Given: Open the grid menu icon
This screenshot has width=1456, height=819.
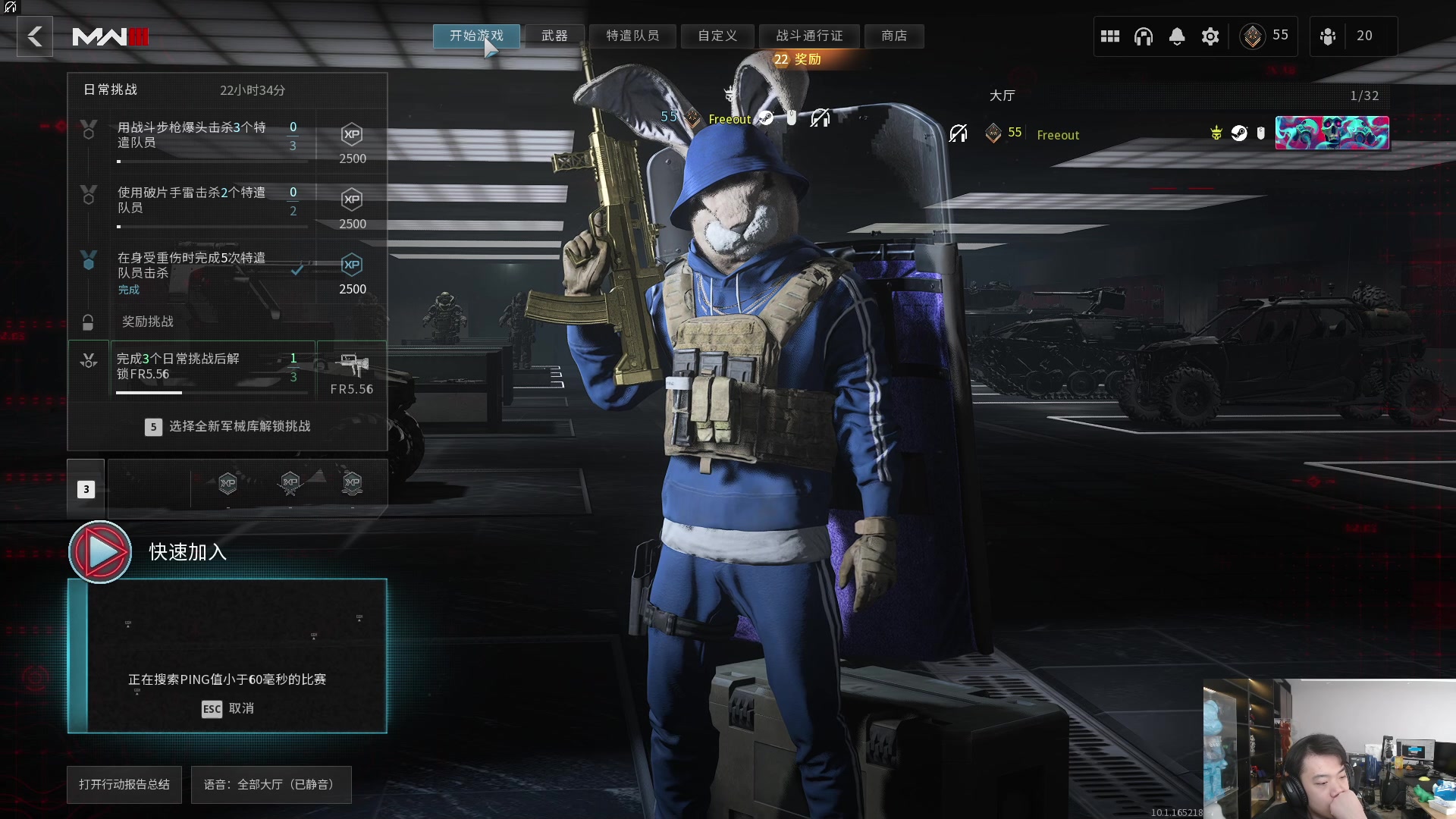Looking at the screenshot, I should point(1110,36).
